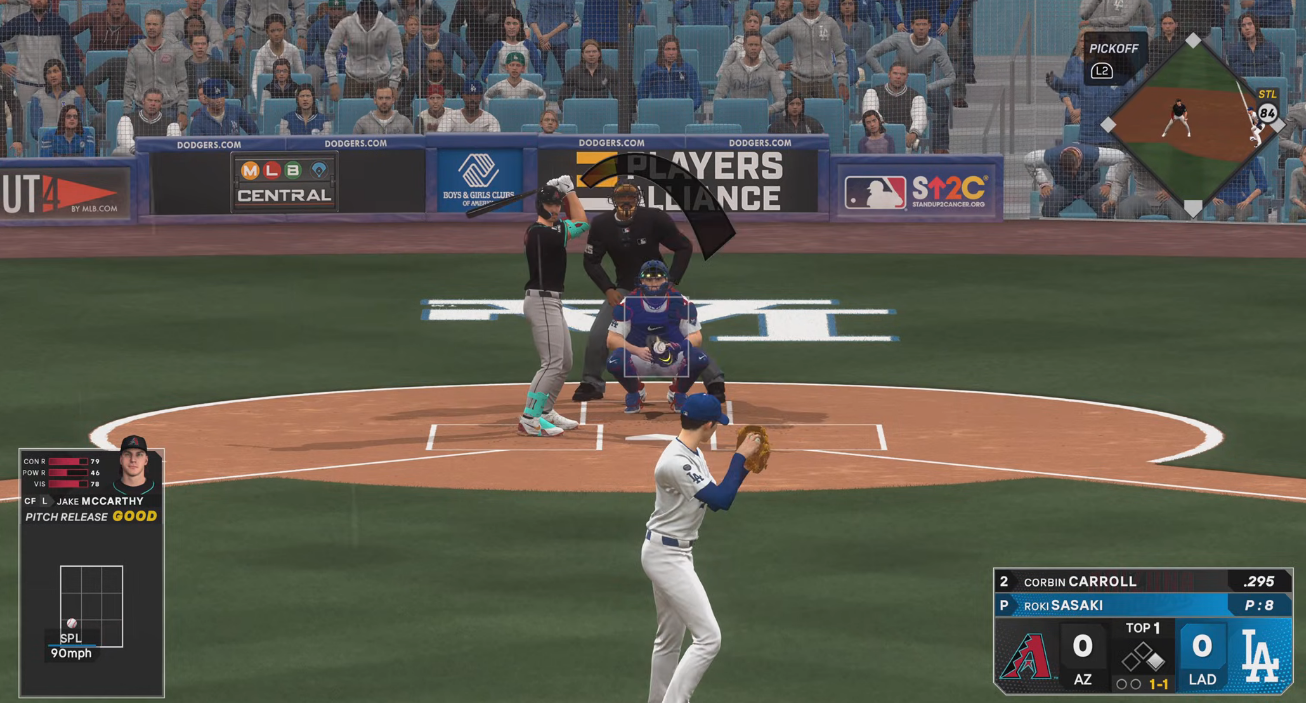Click the Diamondbacks team logo on scoreboard

click(1027, 657)
